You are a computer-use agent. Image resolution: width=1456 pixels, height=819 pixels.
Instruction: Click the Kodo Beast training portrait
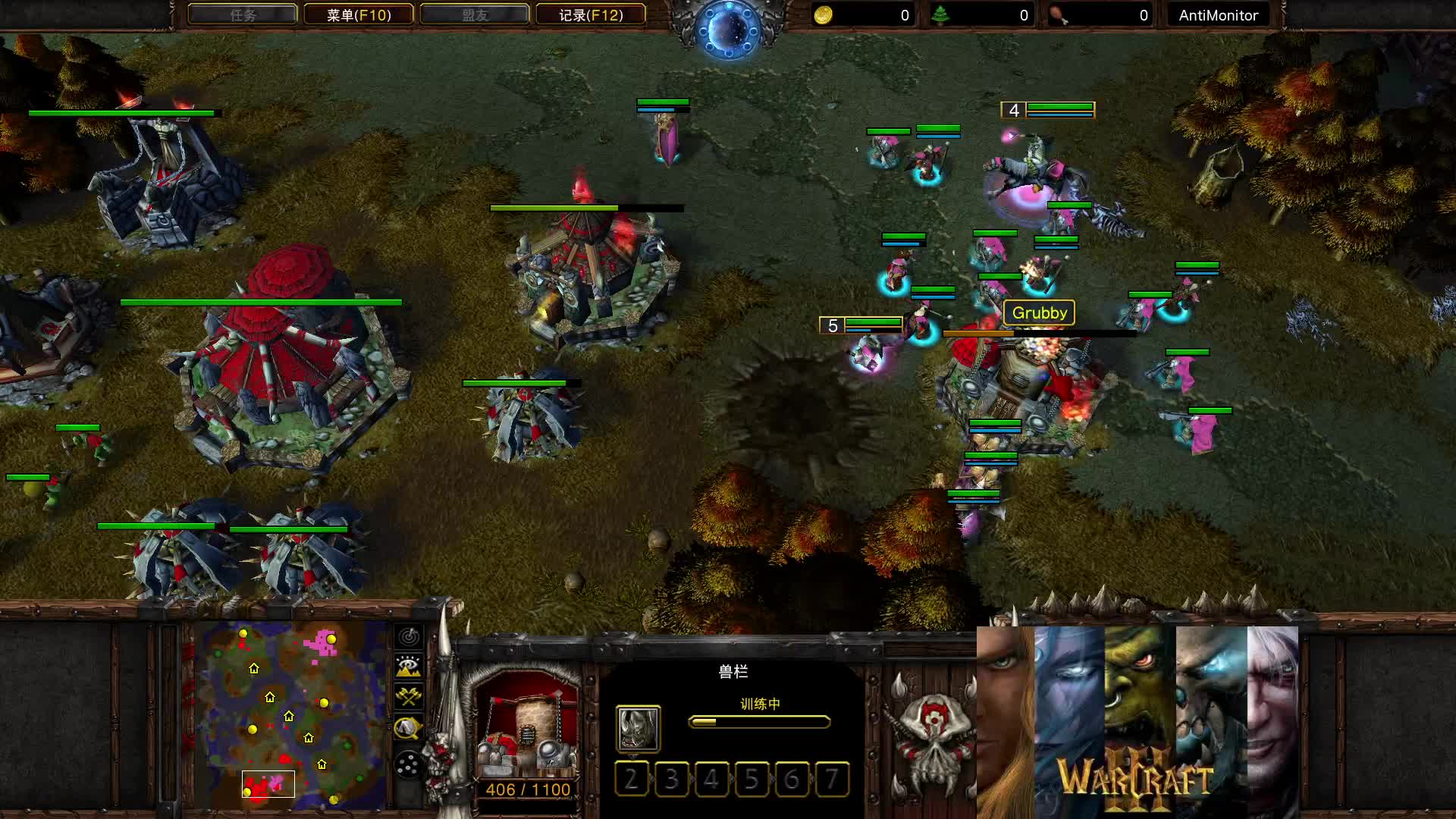(x=638, y=730)
